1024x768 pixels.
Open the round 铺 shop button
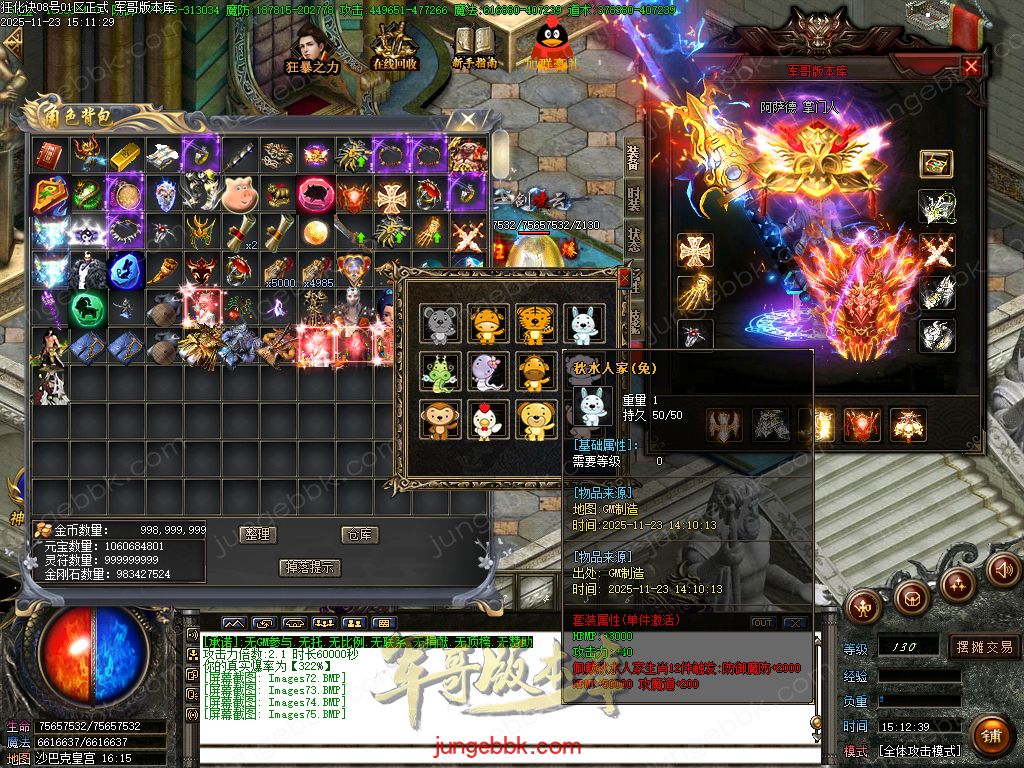tap(990, 737)
